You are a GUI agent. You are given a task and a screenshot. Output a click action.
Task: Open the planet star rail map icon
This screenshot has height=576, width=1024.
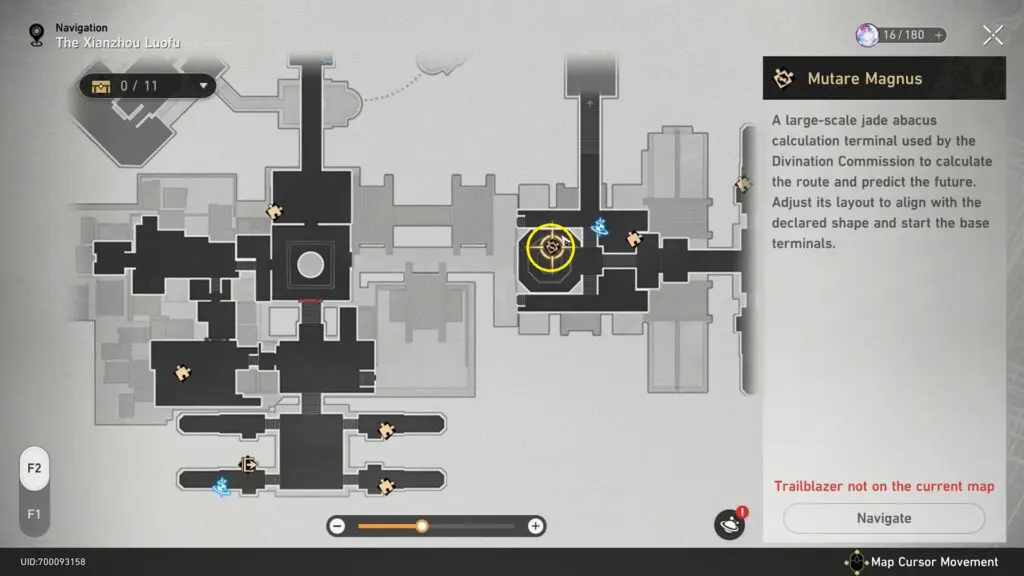[x=729, y=524]
